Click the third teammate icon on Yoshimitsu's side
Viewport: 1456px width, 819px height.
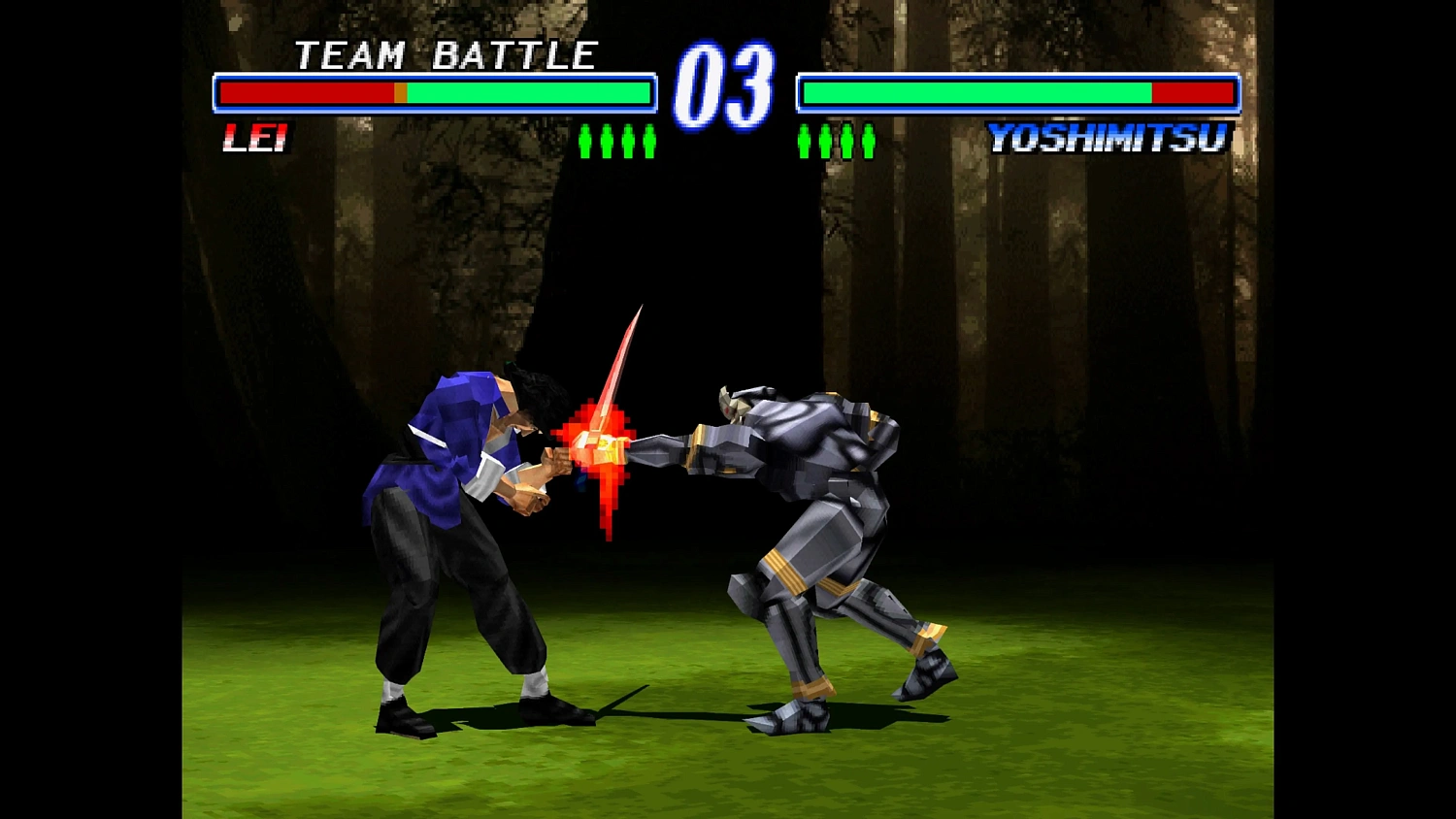[846, 143]
